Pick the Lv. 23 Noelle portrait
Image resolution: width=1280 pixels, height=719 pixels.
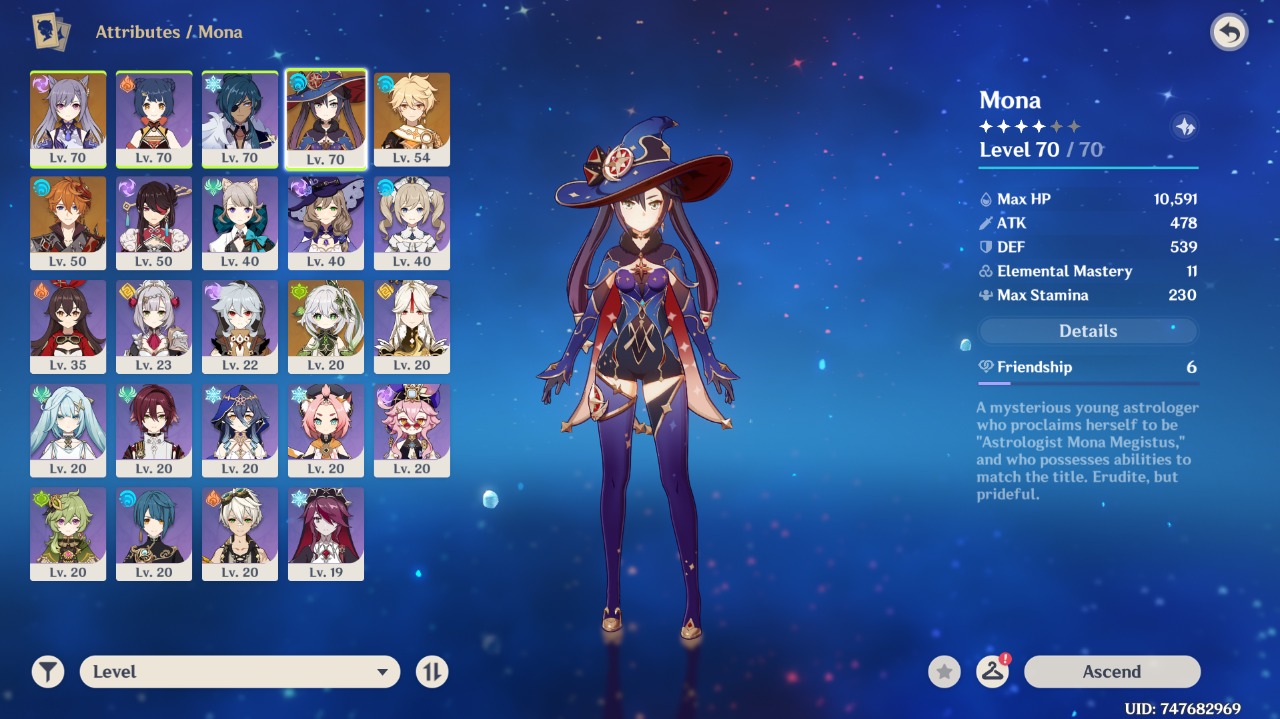(154, 326)
